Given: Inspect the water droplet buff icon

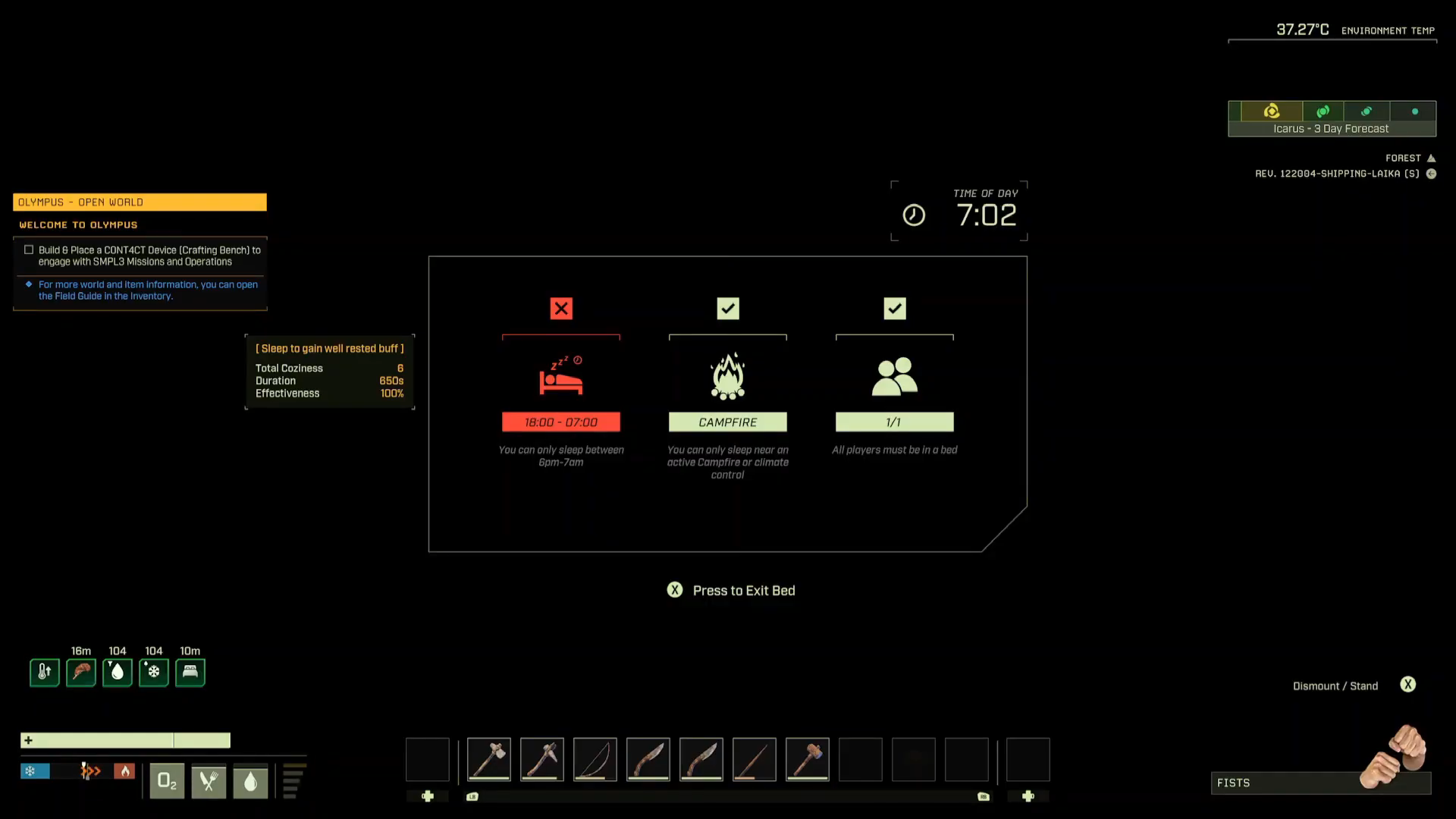Looking at the screenshot, I should pyautogui.click(x=118, y=672).
